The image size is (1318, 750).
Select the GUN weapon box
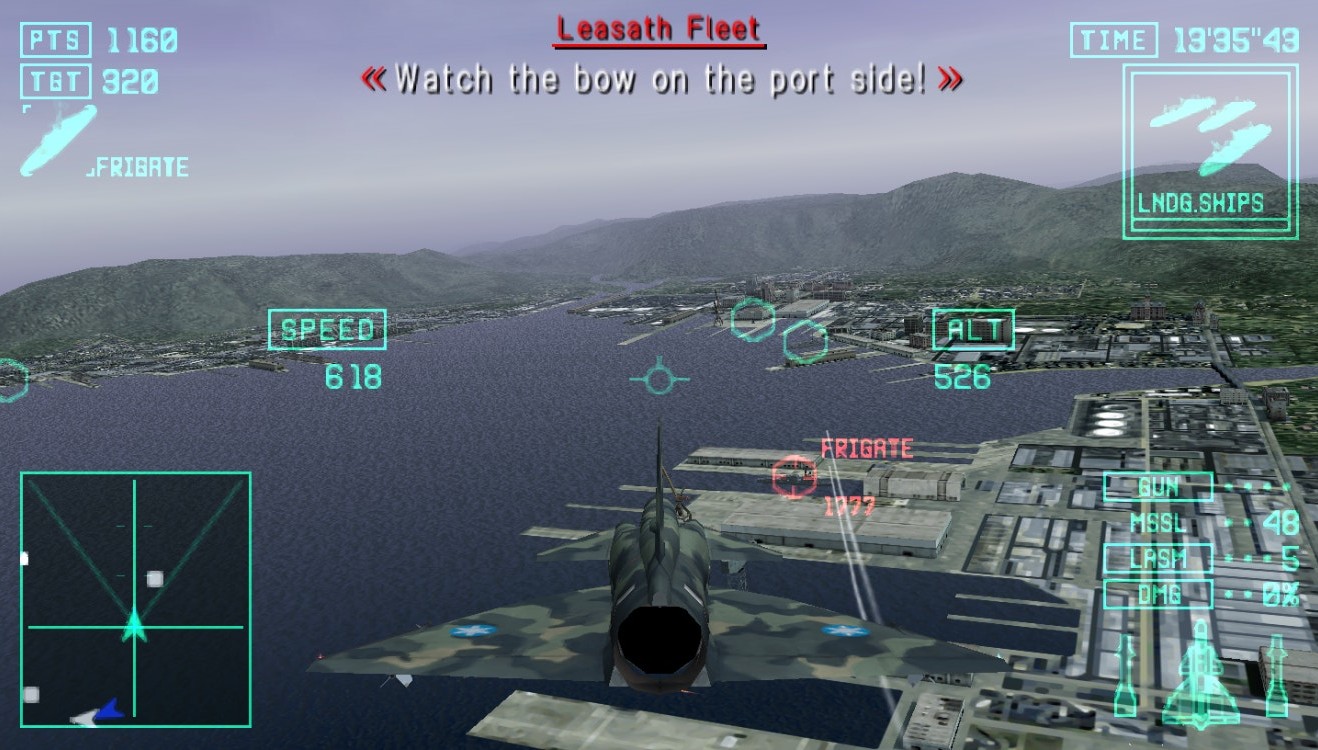point(1158,487)
